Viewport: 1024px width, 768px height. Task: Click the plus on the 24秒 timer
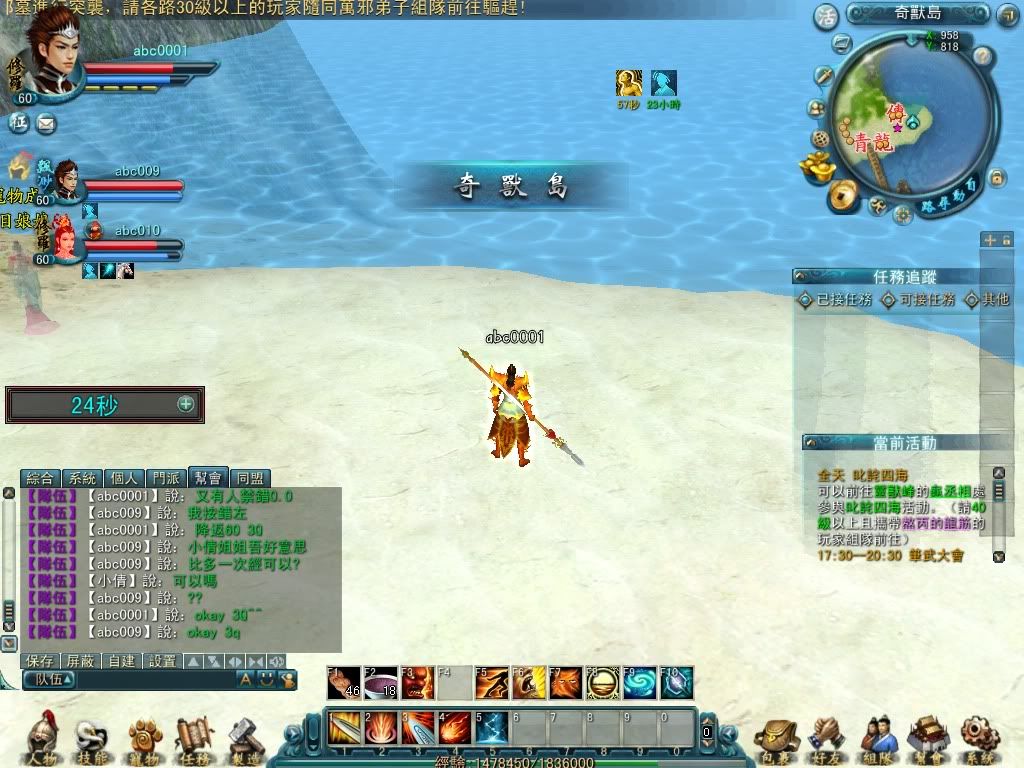[x=186, y=404]
